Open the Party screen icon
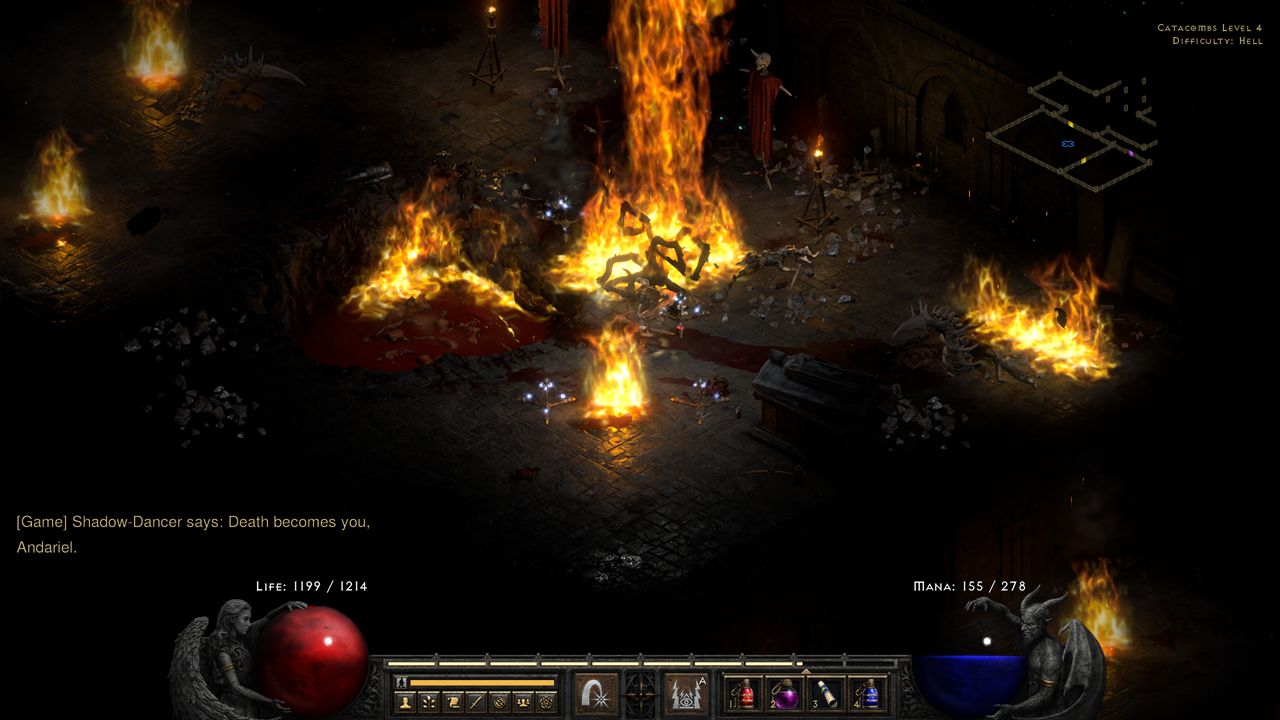The height and width of the screenshot is (720, 1280). point(522,701)
